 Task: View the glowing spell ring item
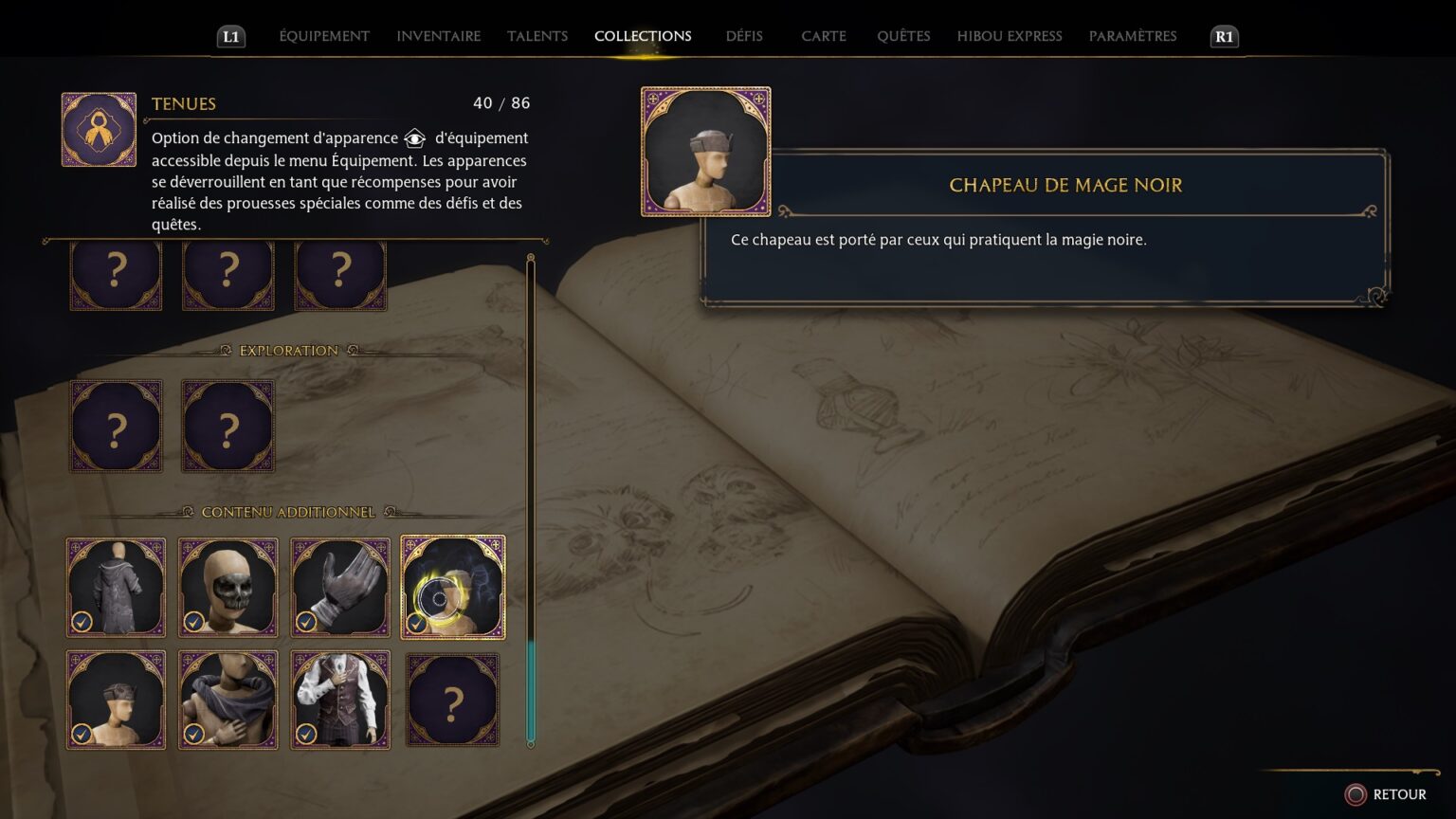[452, 587]
